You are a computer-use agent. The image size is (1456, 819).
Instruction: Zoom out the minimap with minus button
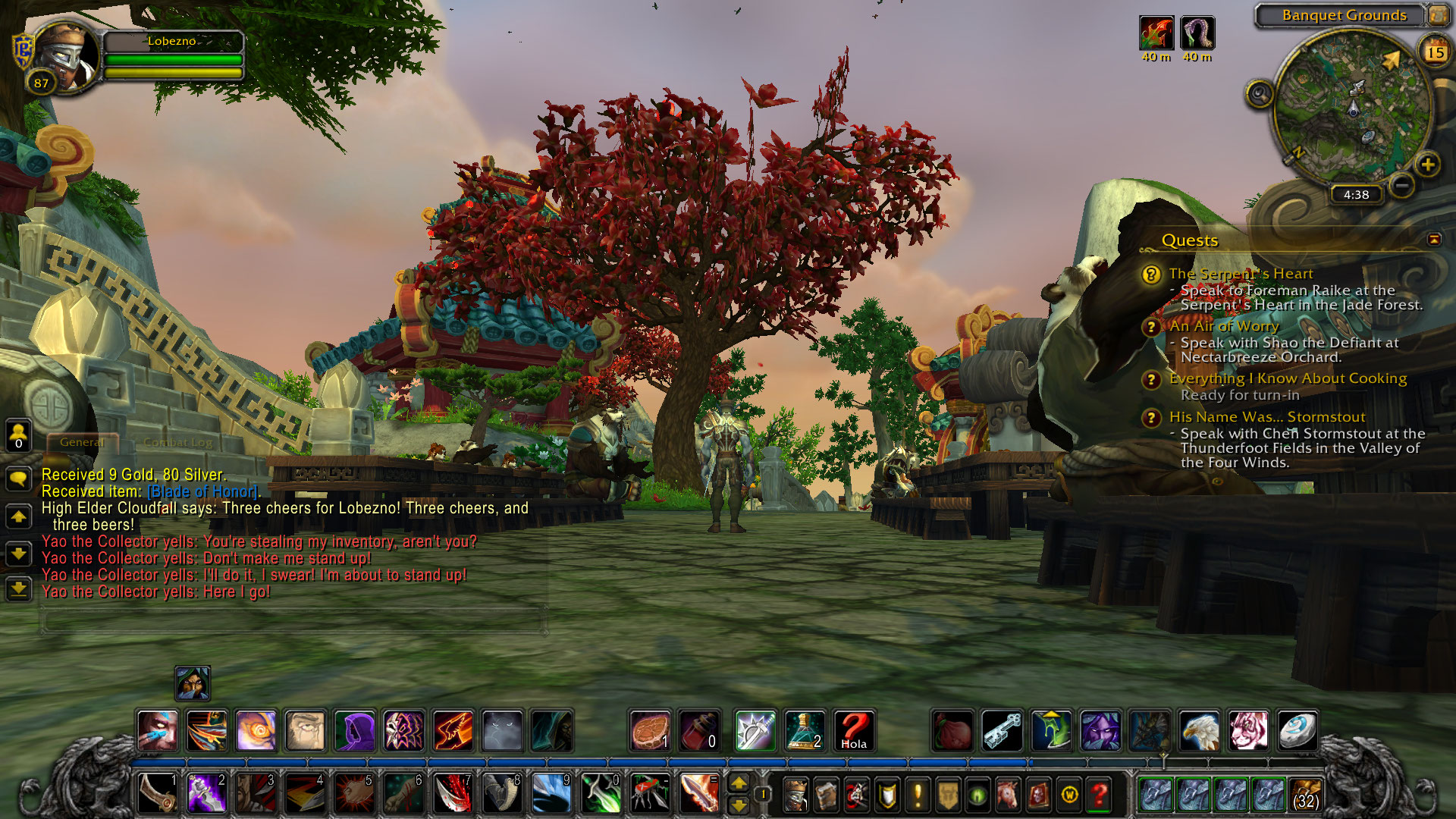click(1402, 184)
